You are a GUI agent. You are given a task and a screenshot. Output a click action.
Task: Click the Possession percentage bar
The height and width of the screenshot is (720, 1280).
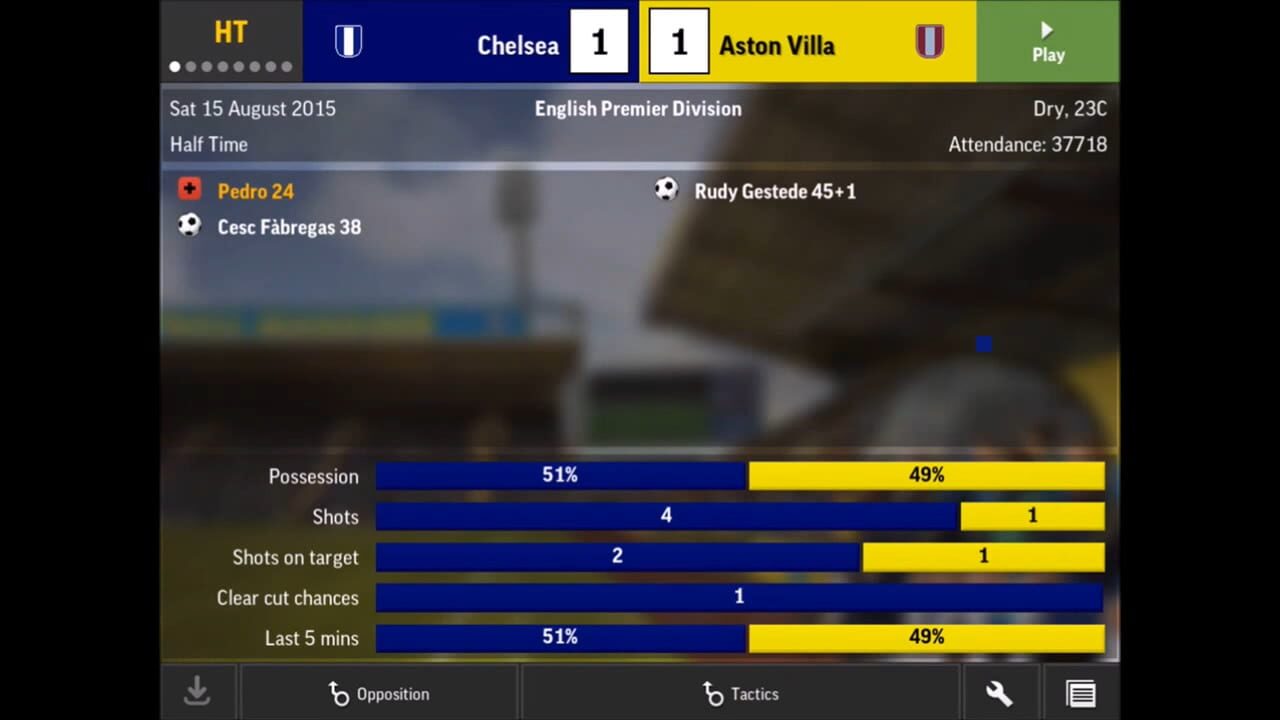[x=740, y=476]
